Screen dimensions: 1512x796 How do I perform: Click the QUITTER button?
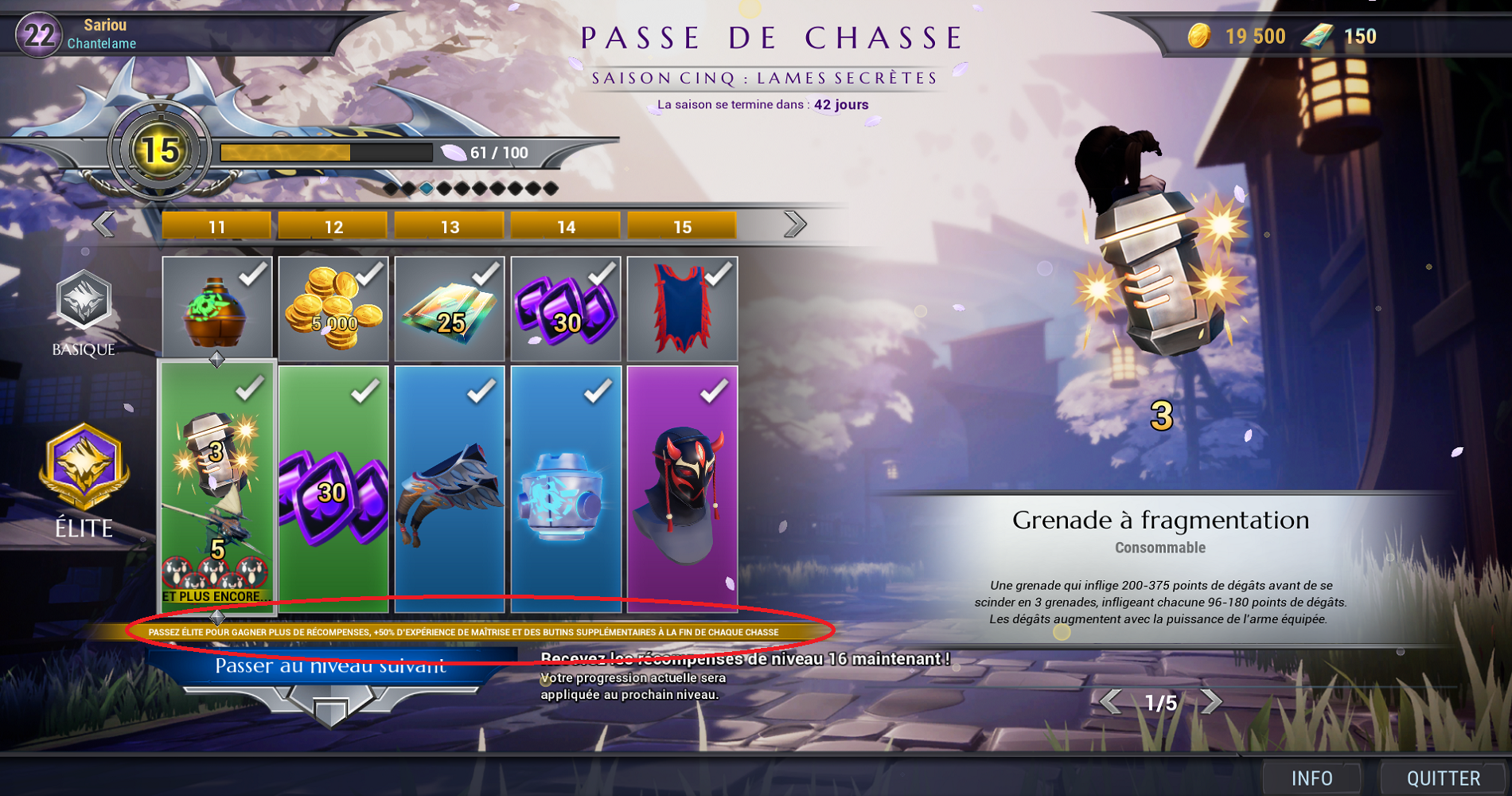pos(1442,777)
